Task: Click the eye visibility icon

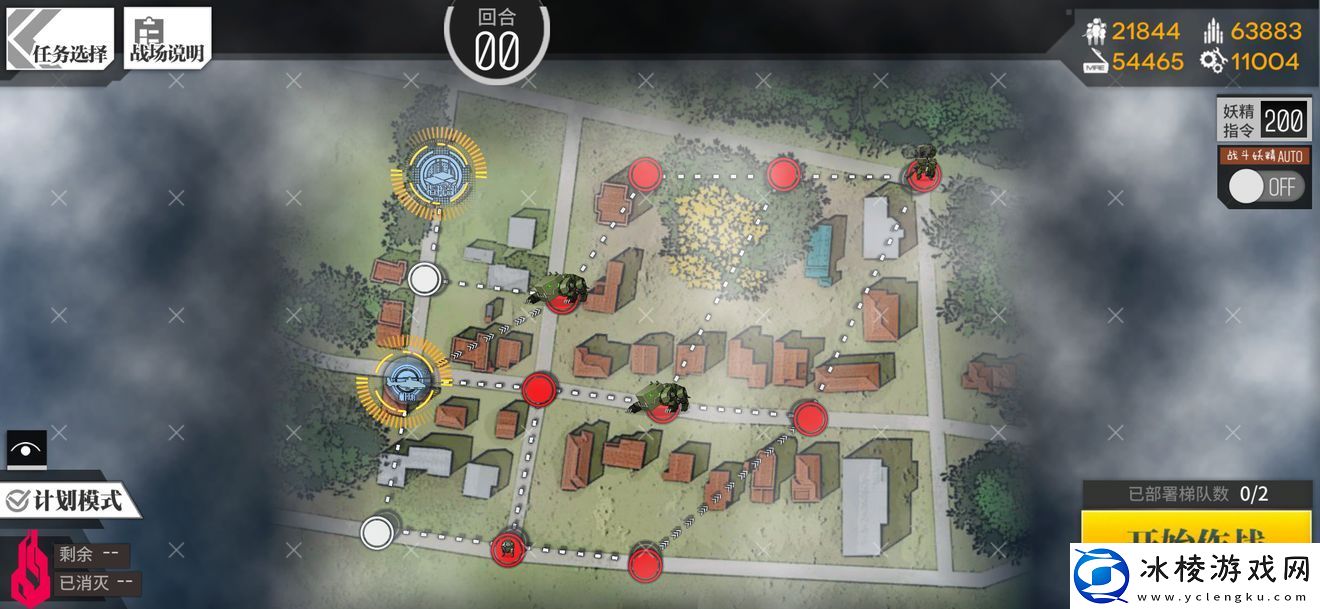Action: point(25,449)
